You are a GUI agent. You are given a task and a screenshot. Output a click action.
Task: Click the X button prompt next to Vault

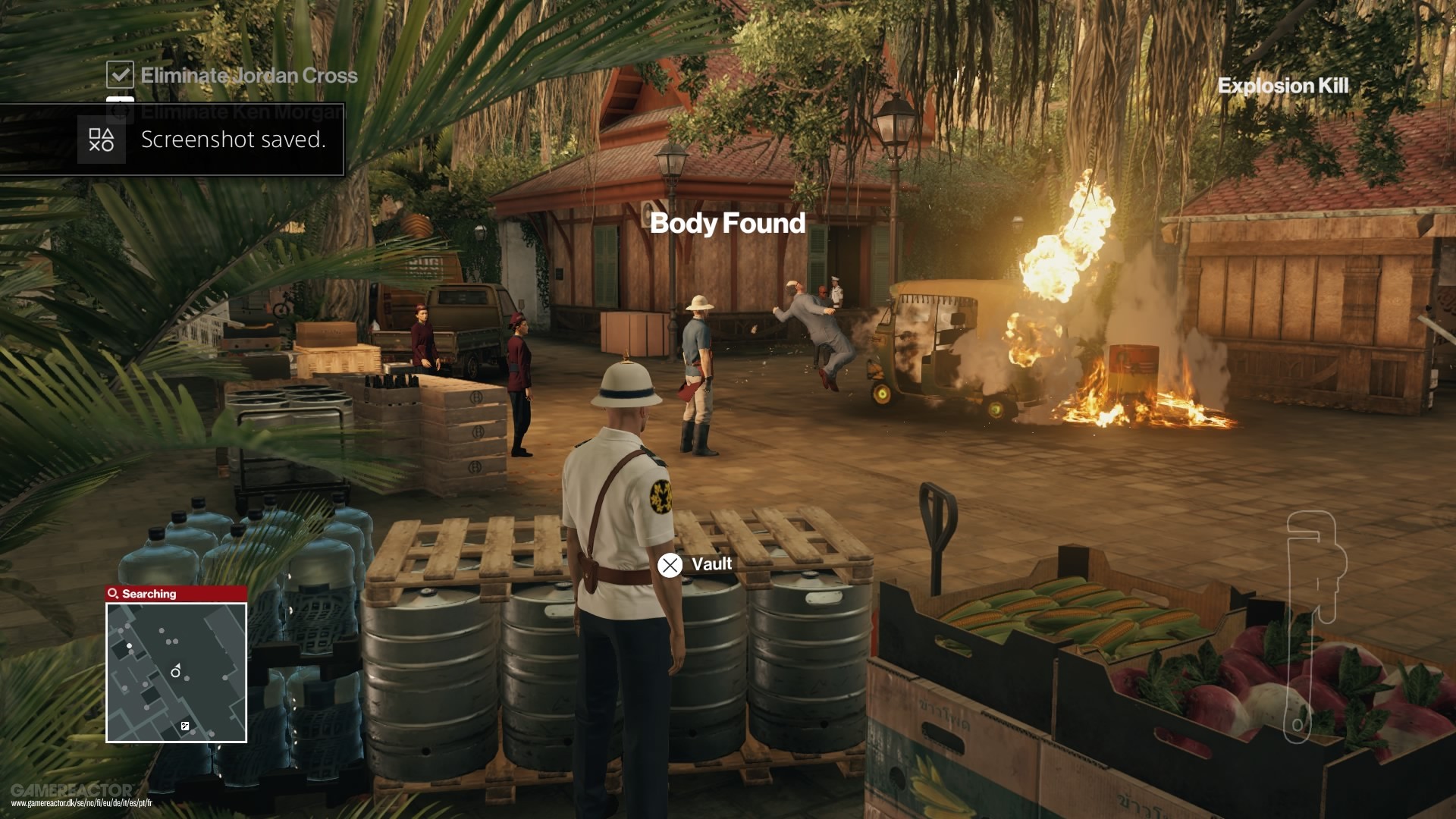pos(668,565)
